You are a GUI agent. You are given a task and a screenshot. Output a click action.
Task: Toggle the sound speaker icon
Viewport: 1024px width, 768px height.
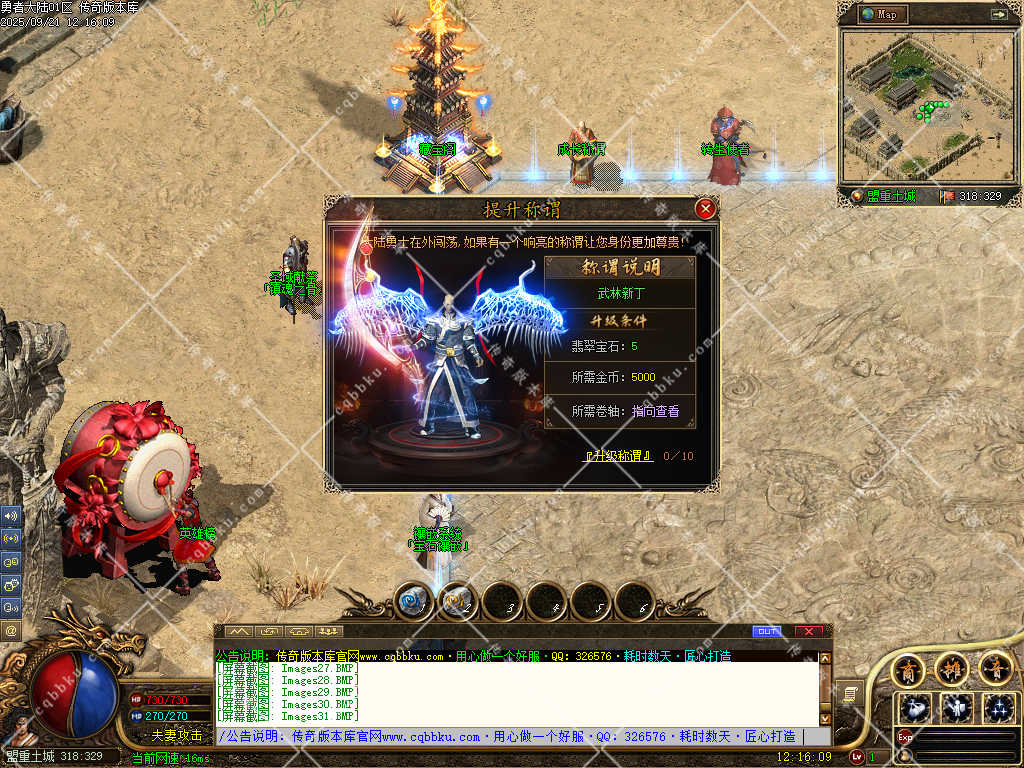pyautogui.click(x=11, y=516)
